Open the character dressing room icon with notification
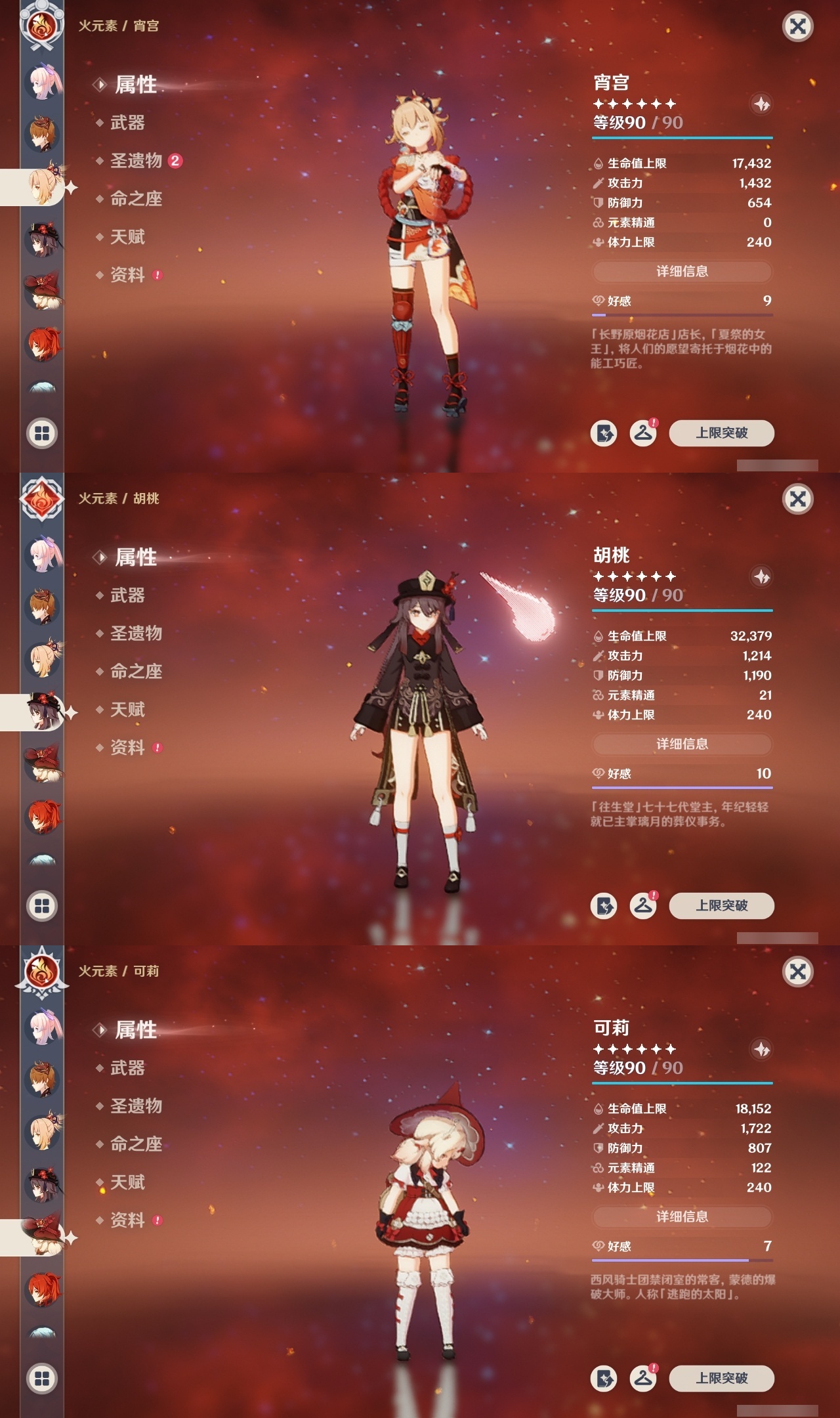 coord(644,434)
